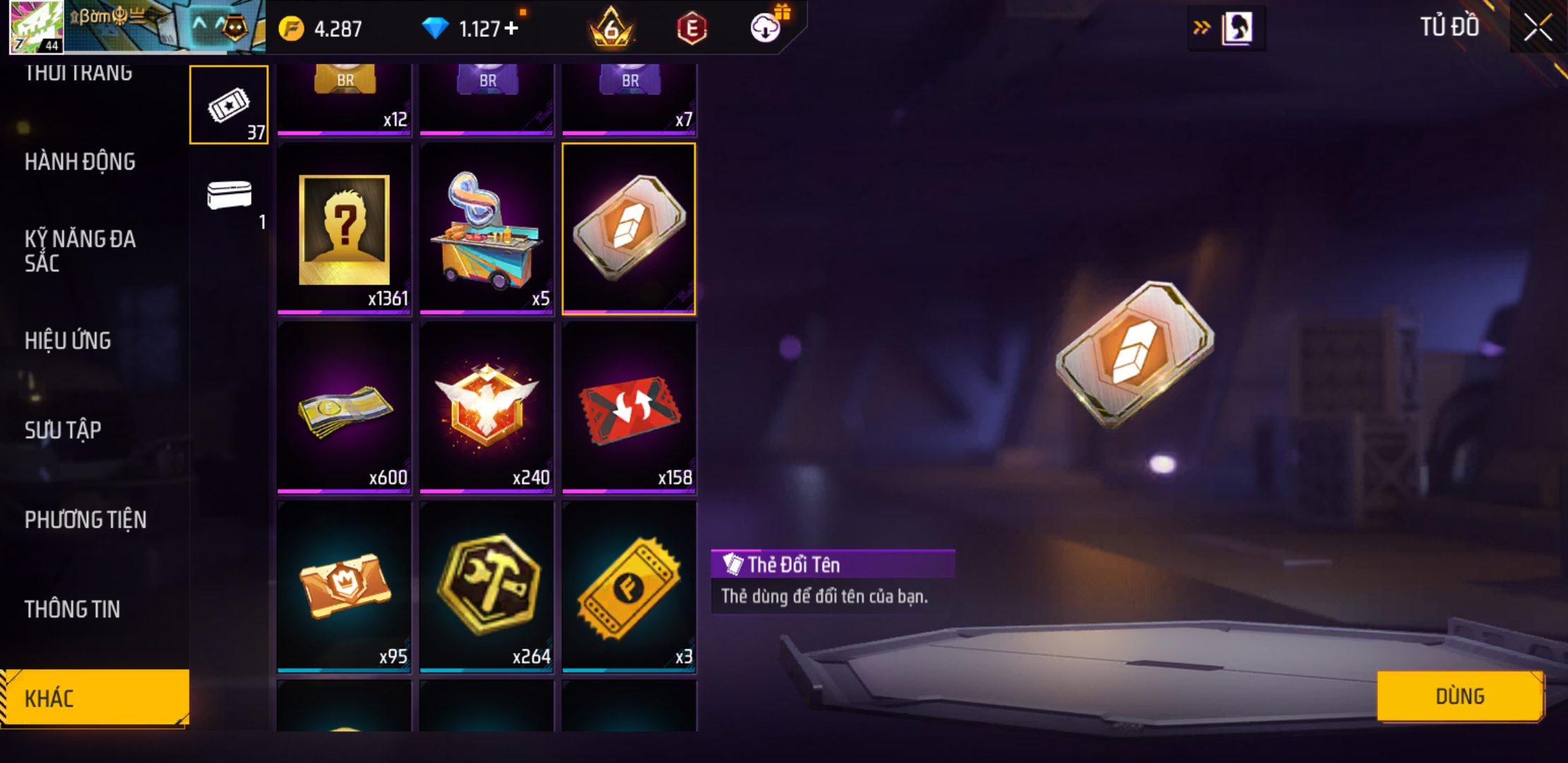Open the HÀNH ĐỘNG category
This screenshot has height=763, width=1568.
(x=80, y=162)
